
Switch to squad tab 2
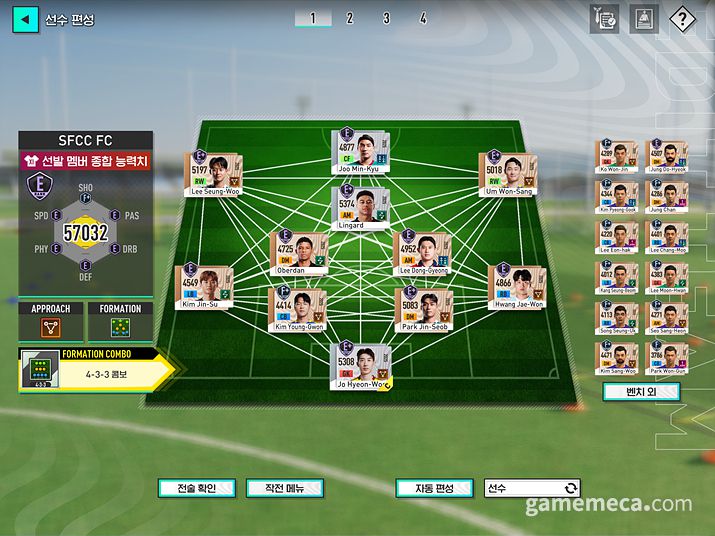pyautogui.click(x=349, y=18)
